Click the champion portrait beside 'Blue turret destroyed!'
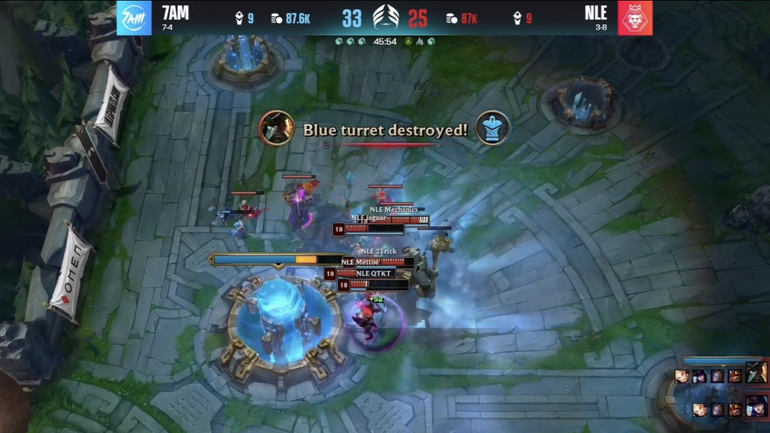The width and height of the screenshot is (770, 433). [x=276, y=128]
